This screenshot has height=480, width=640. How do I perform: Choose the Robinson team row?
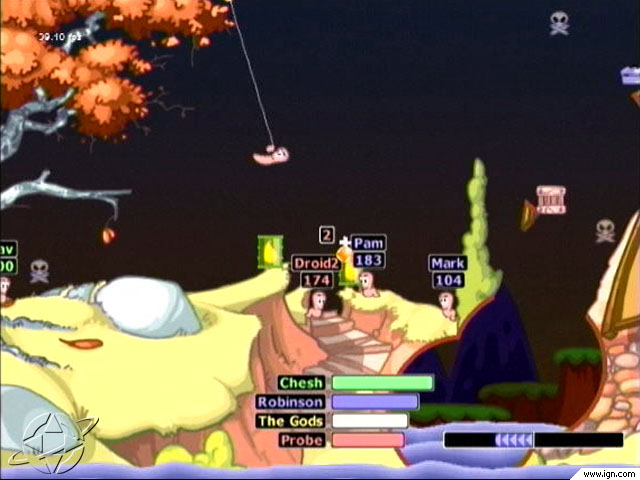290,402
